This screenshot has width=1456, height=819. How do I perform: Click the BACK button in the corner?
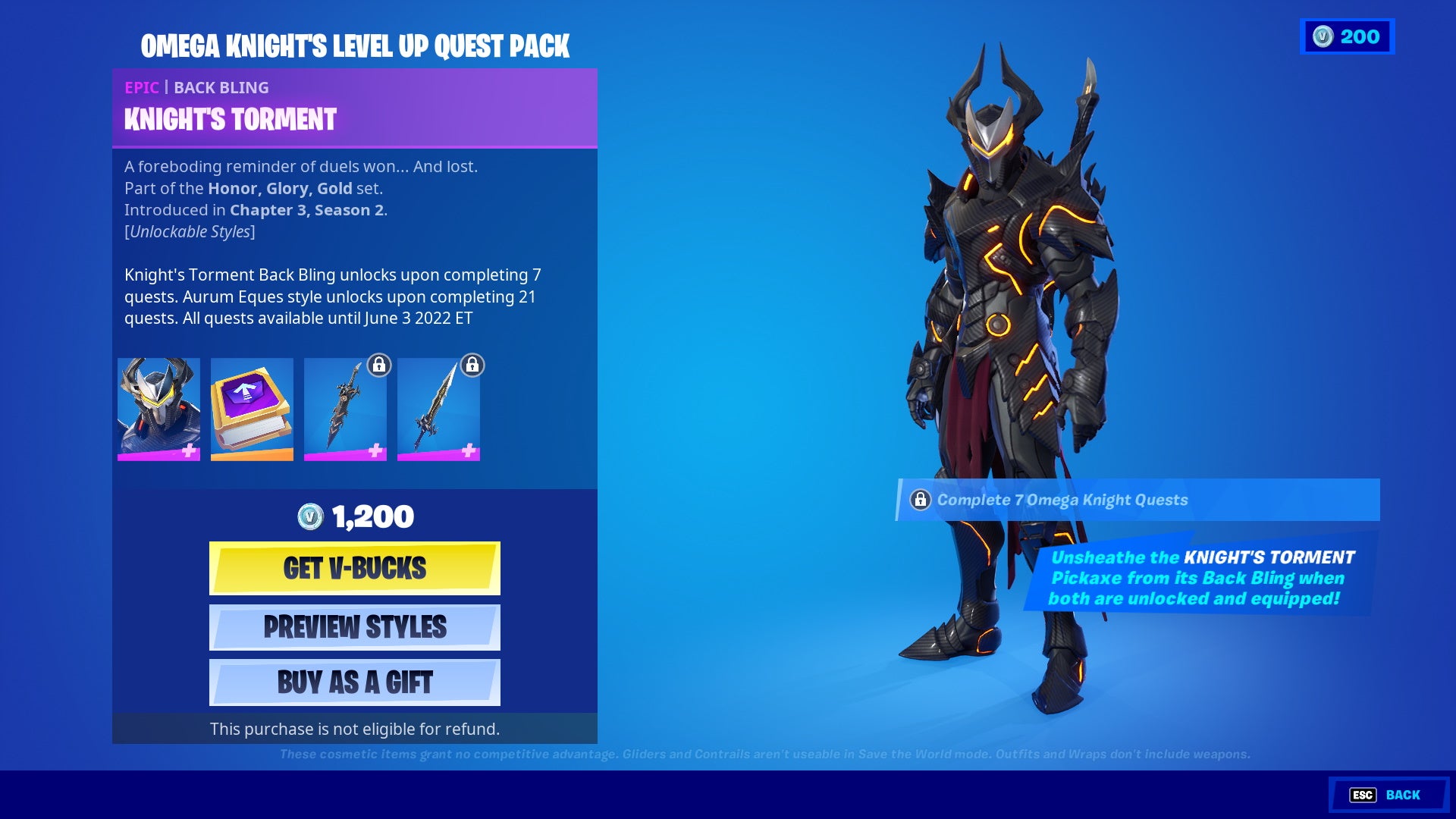coord(1401,795)
